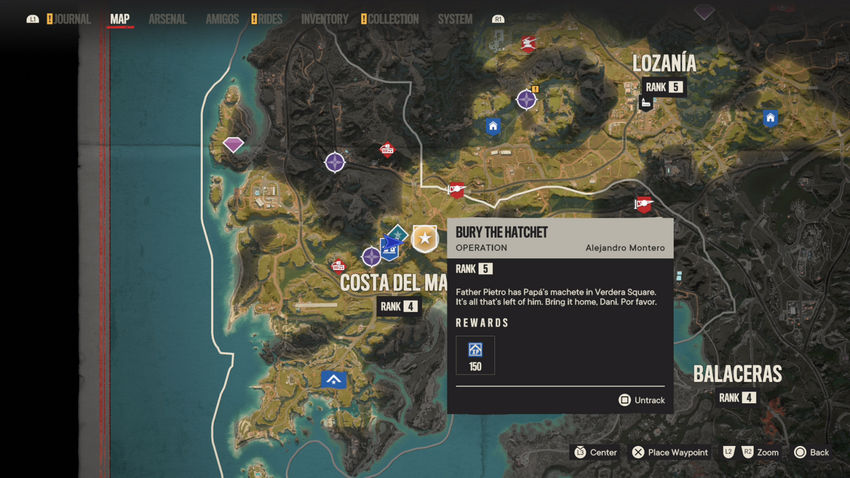This screenshot has height=478, width=850.
Task: Click the purple diamond marker on the western island
Action: [233, 145]
